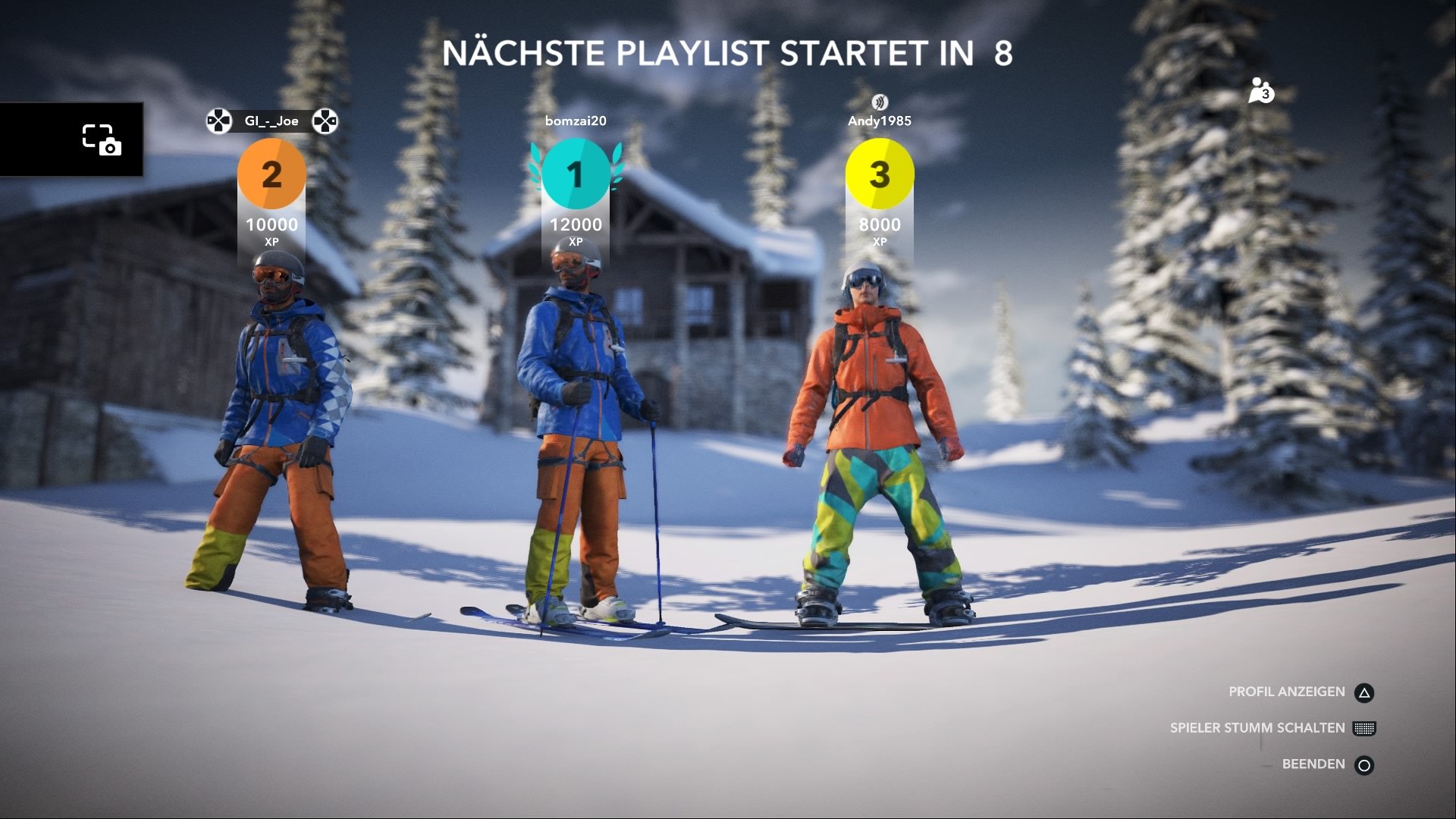This screenshot has width=1456, height=819.
Task: Expand the rank 2 badge above GI_-_Joe
Action: tap(271, 175)
